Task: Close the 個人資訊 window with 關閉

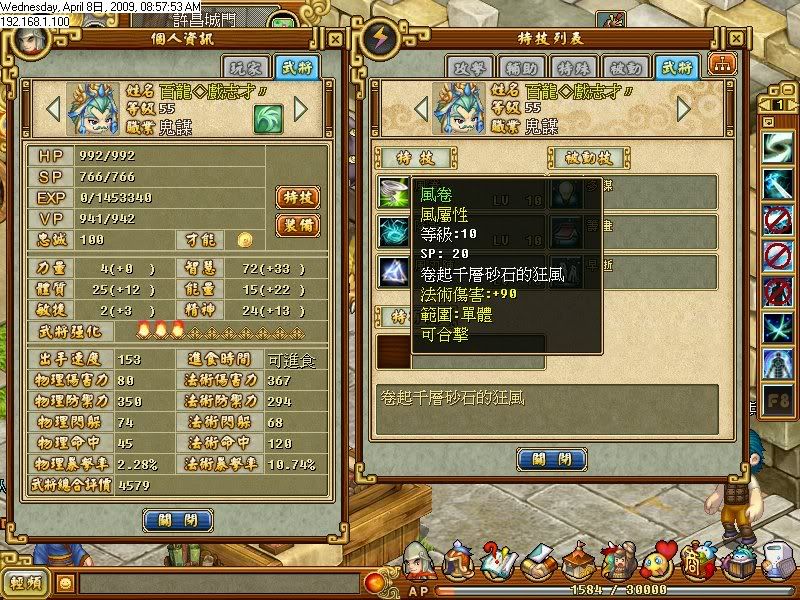Action: click(x=178, y=520)
